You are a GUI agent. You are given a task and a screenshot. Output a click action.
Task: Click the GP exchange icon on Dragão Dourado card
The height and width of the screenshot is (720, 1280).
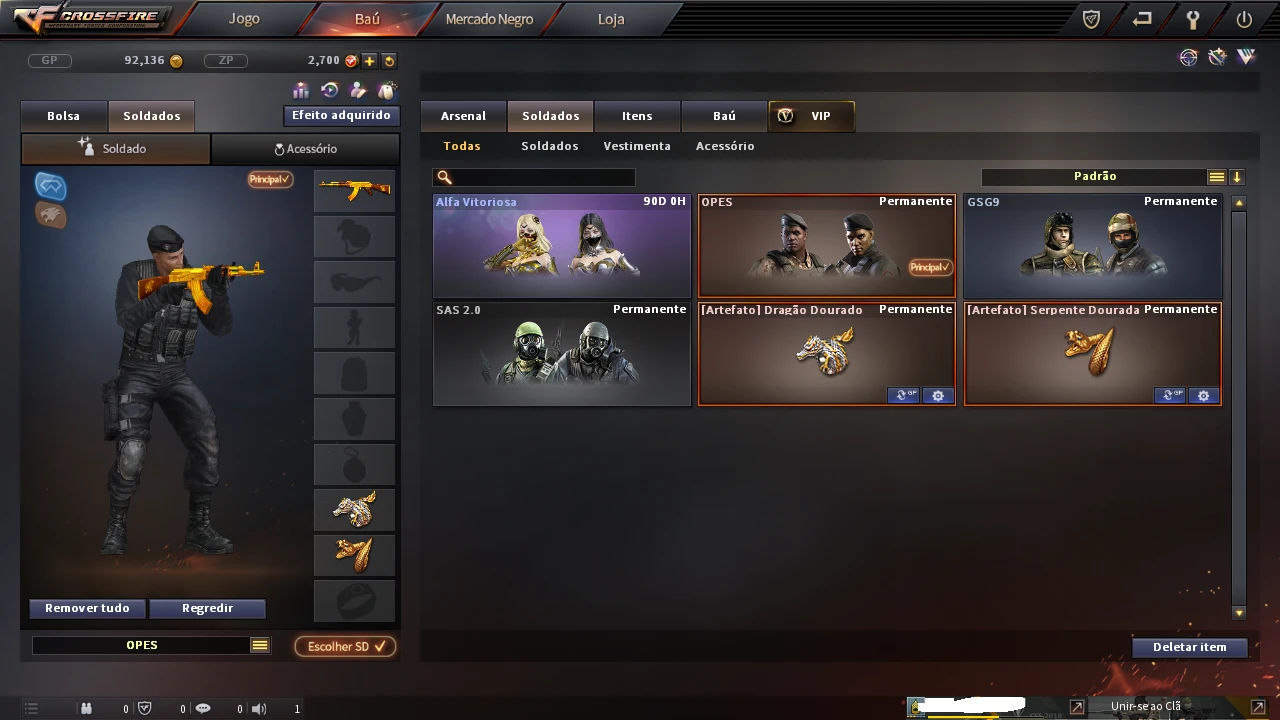point(903,395)
